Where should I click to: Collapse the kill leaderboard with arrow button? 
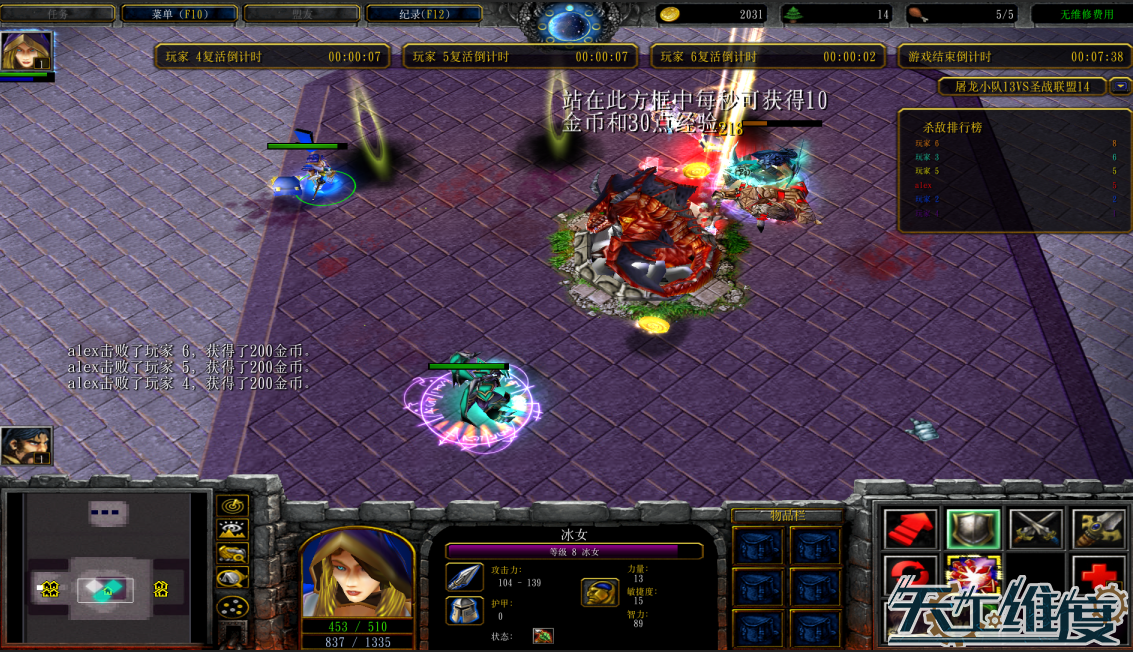(x=1119, y=87)
